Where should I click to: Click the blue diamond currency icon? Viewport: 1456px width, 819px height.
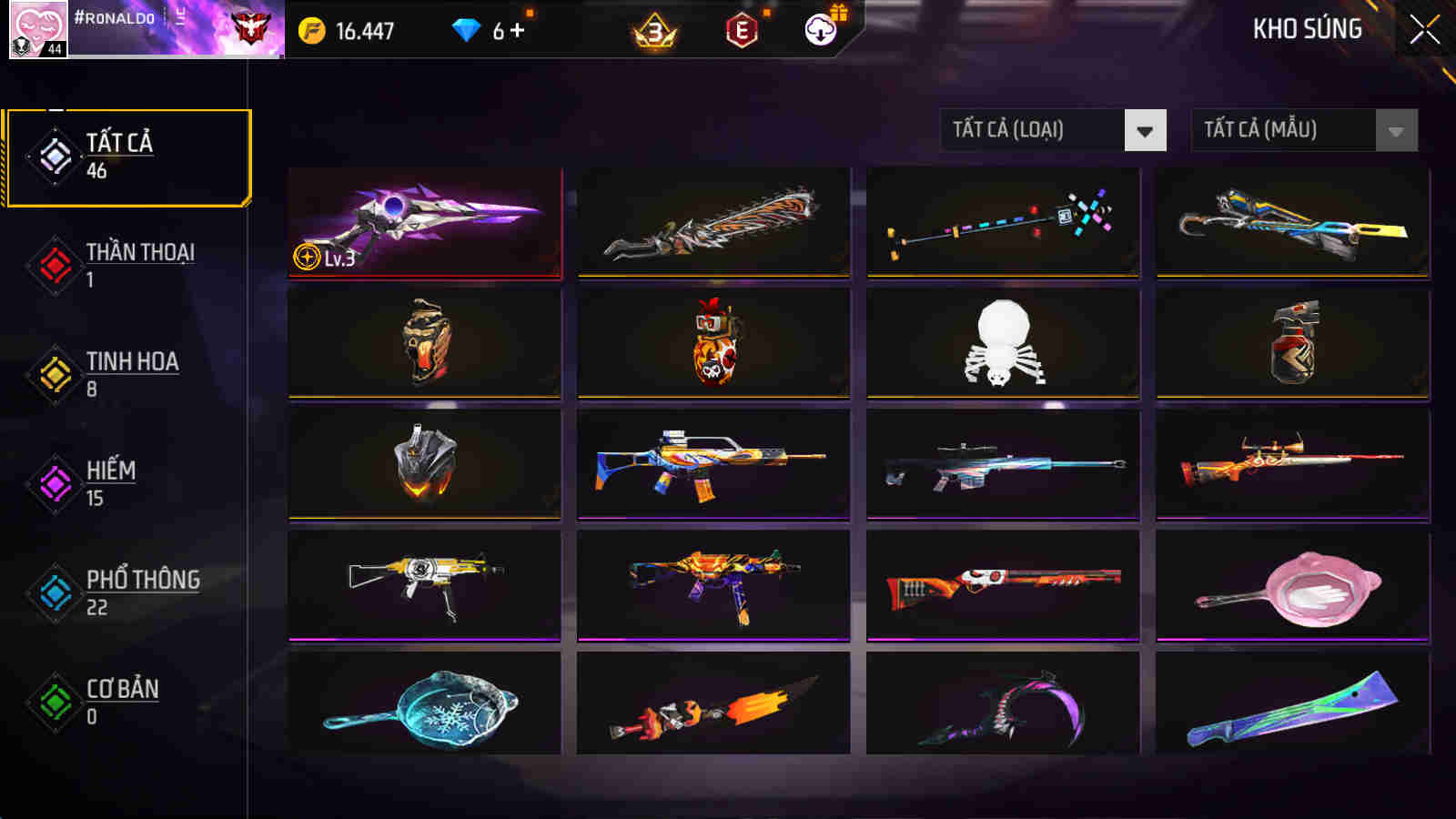[x=467, y=29]
